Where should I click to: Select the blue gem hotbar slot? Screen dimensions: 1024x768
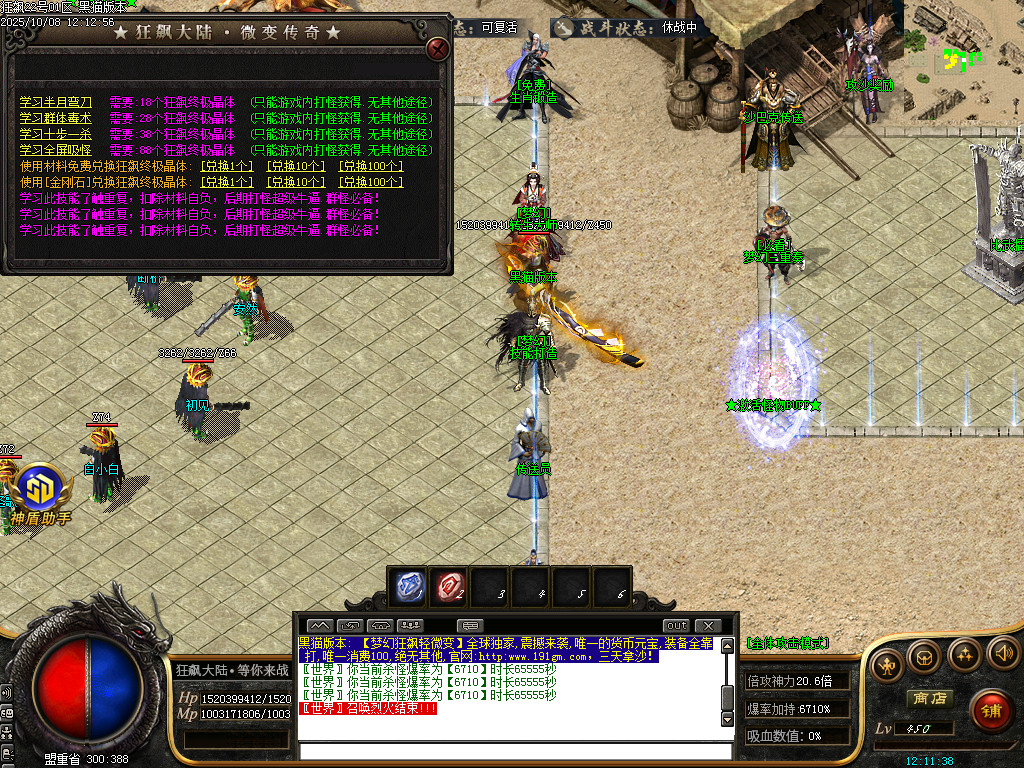tap(409, 586)
